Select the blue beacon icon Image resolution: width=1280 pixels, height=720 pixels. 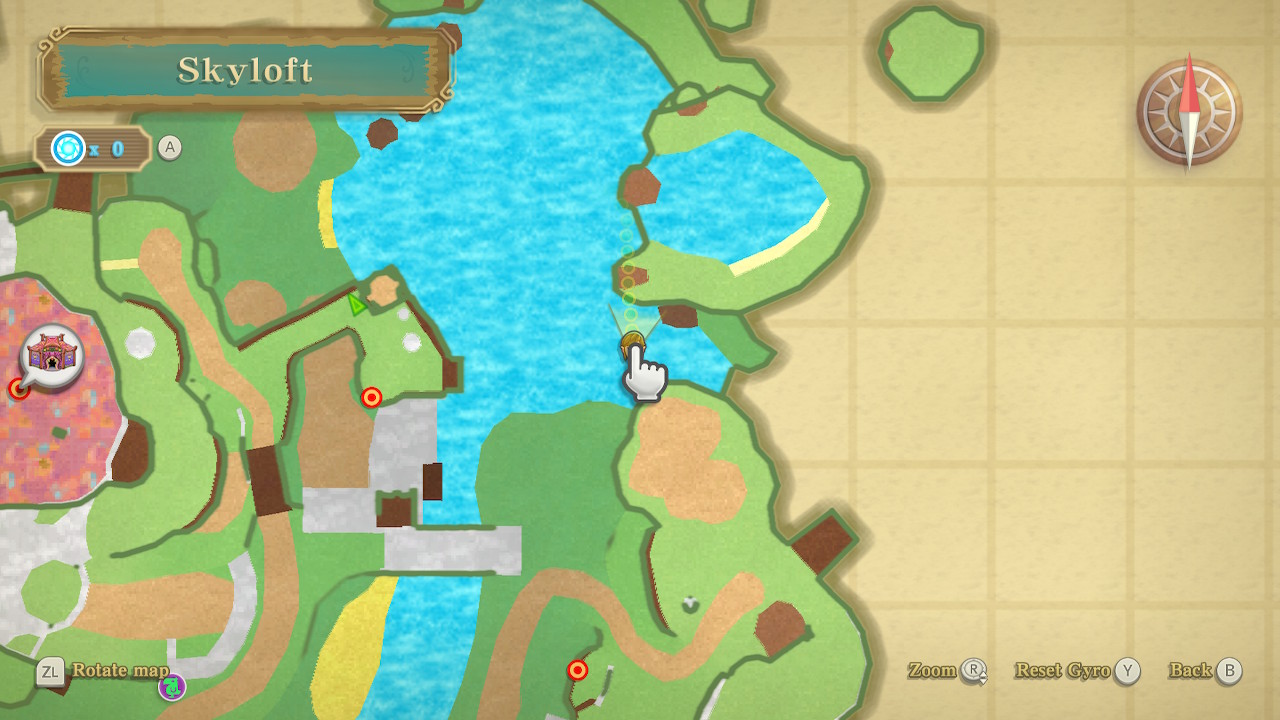(x=68, y=149)
